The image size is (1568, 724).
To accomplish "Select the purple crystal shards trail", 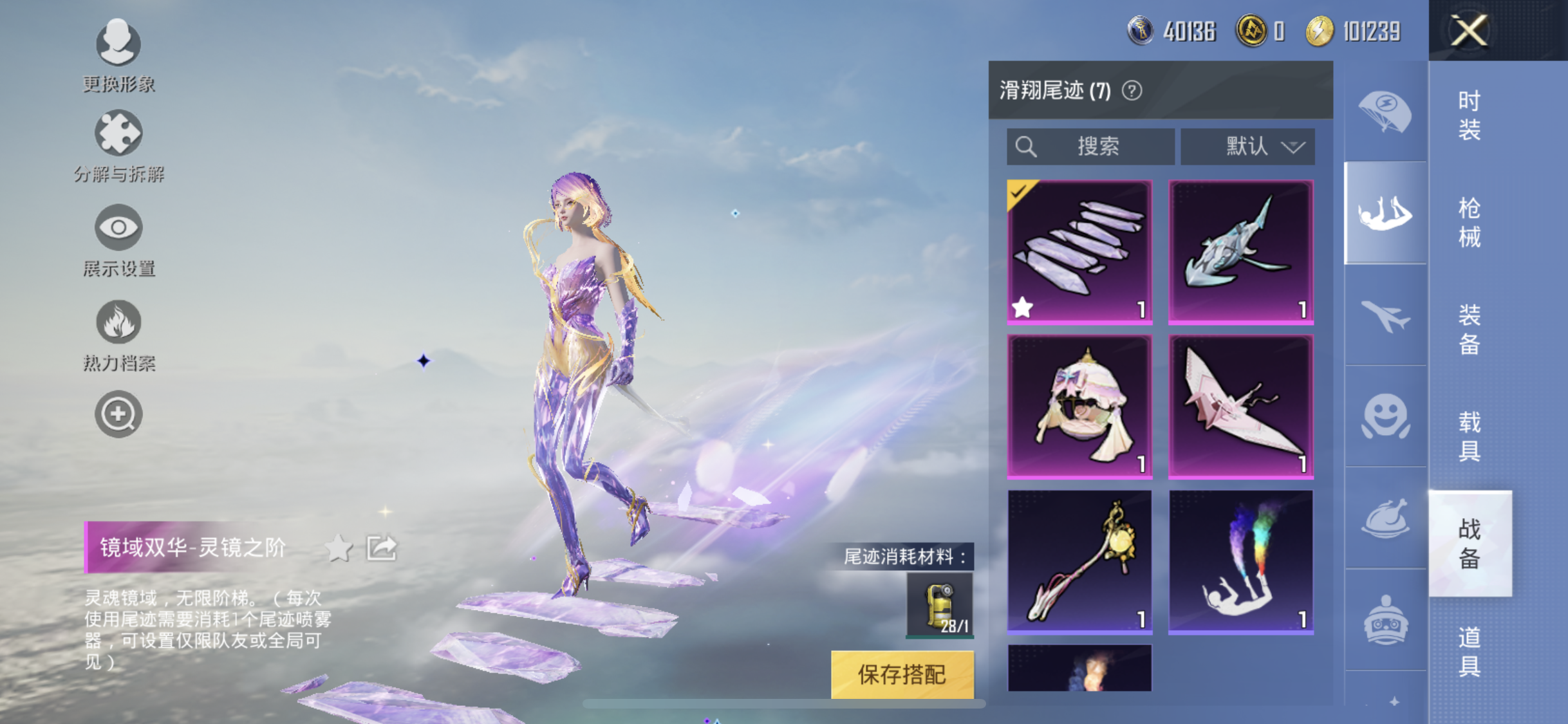I will tap(1079, 252).
